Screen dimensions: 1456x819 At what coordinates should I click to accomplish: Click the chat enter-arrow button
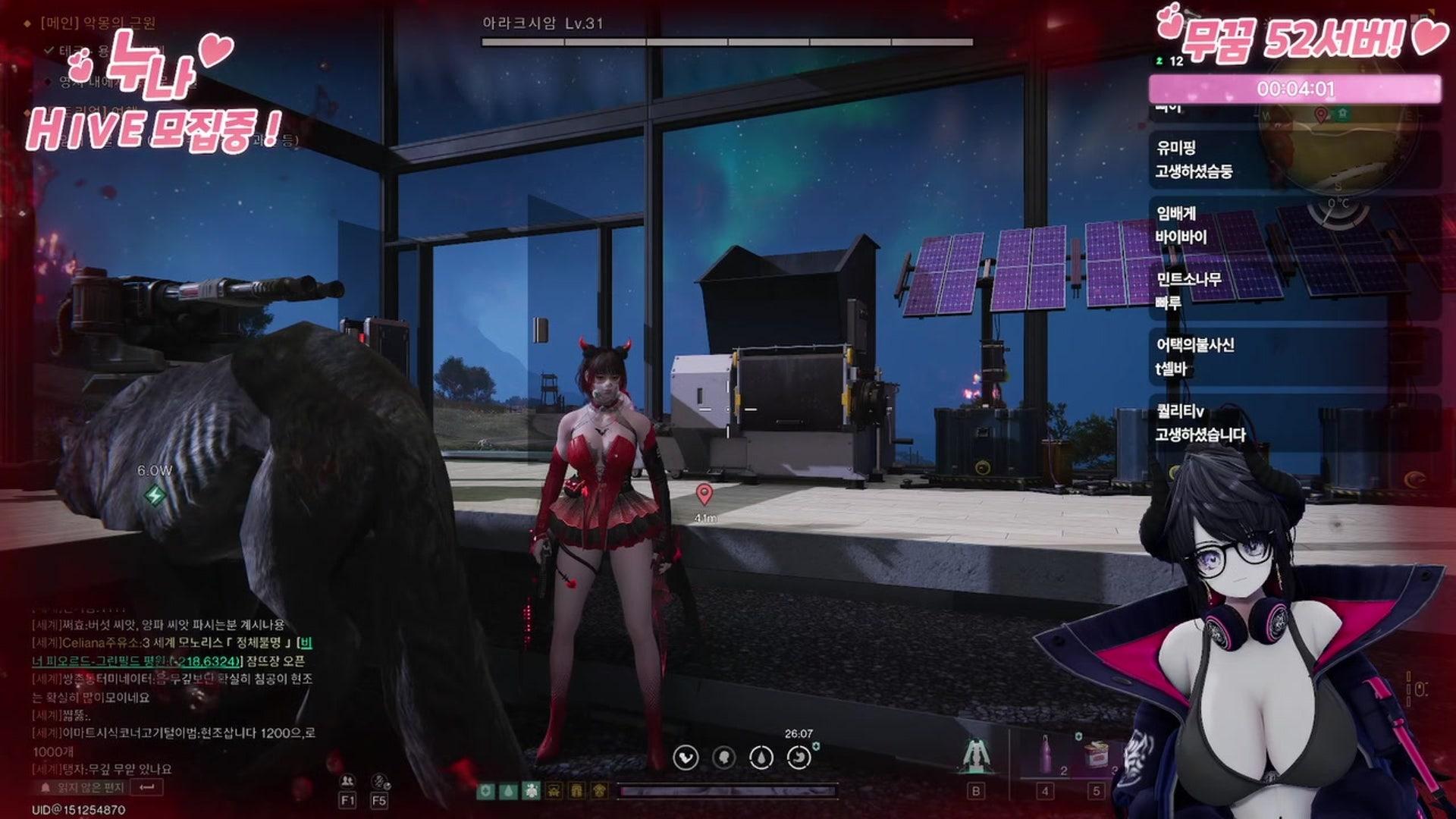coord(147,787)
